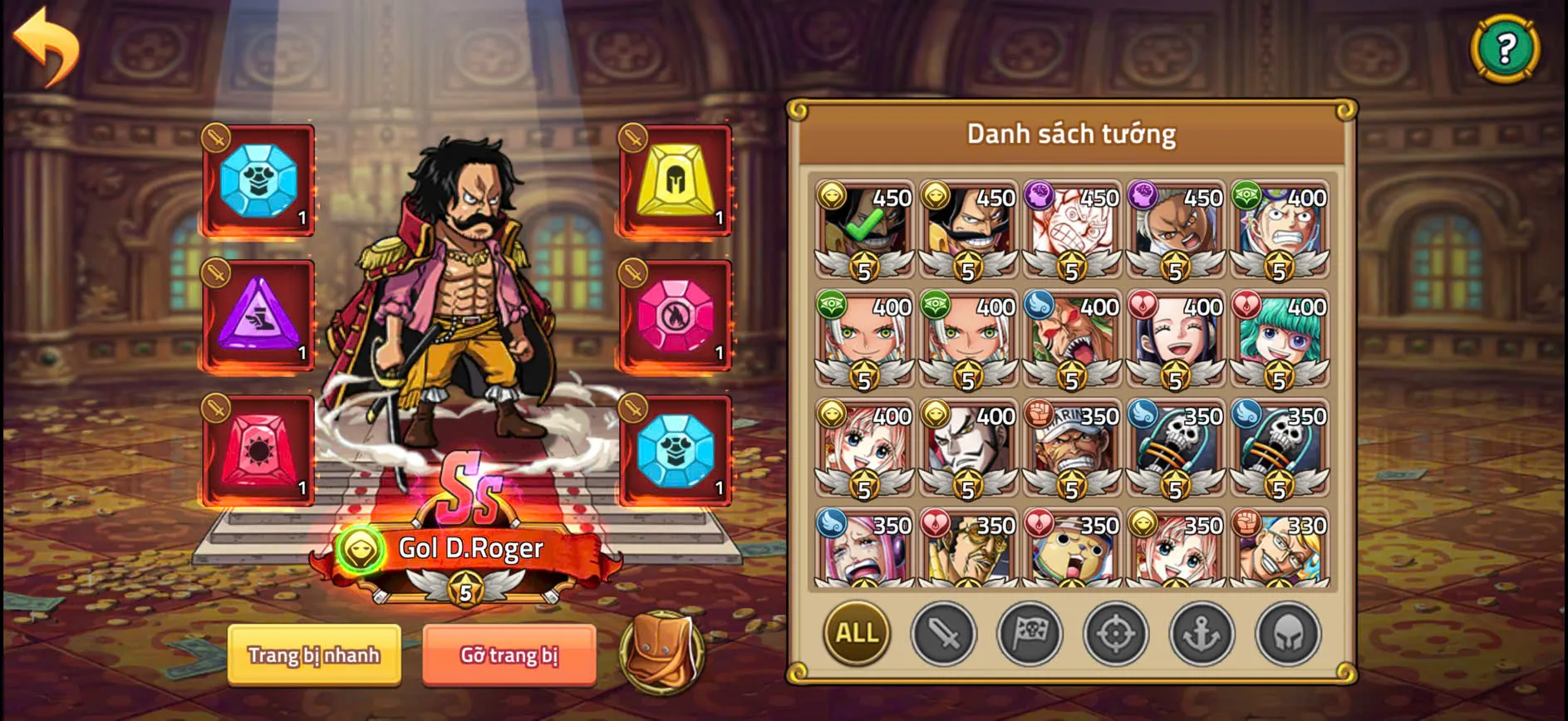Select the anchor class filter

[1201, 634]
